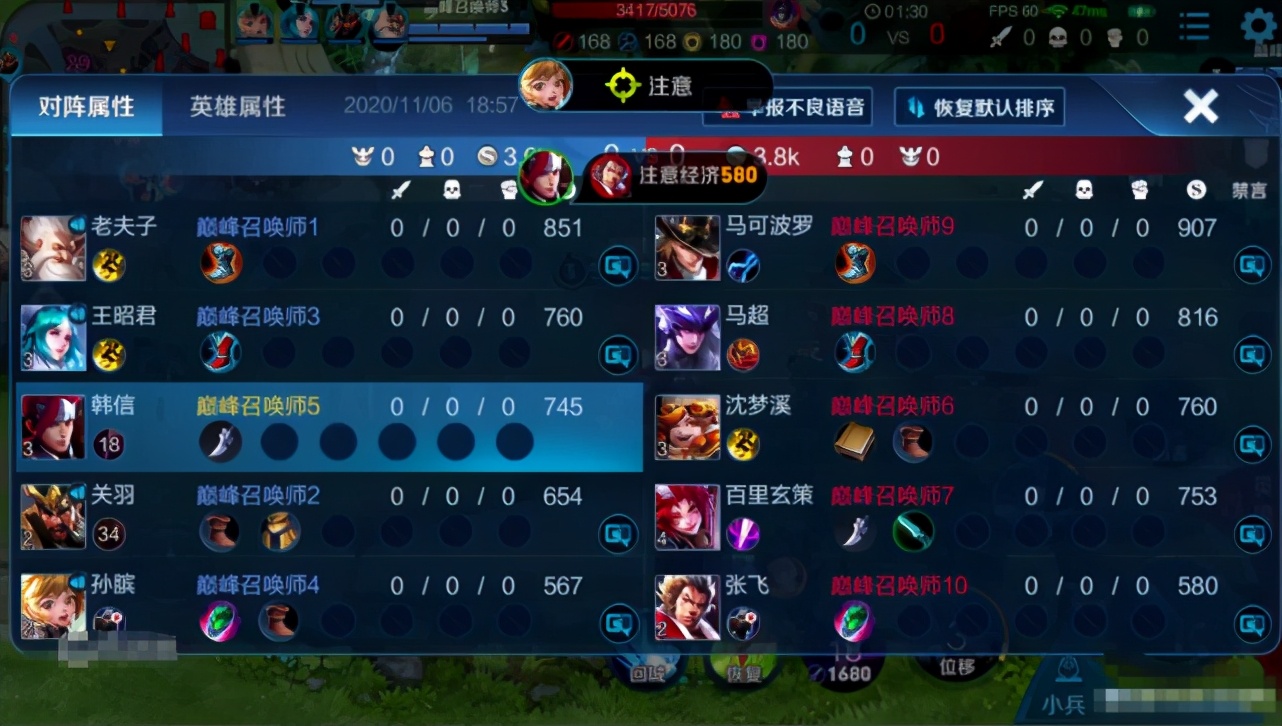Mute chat for 马可波罗

click(1252, 265)
